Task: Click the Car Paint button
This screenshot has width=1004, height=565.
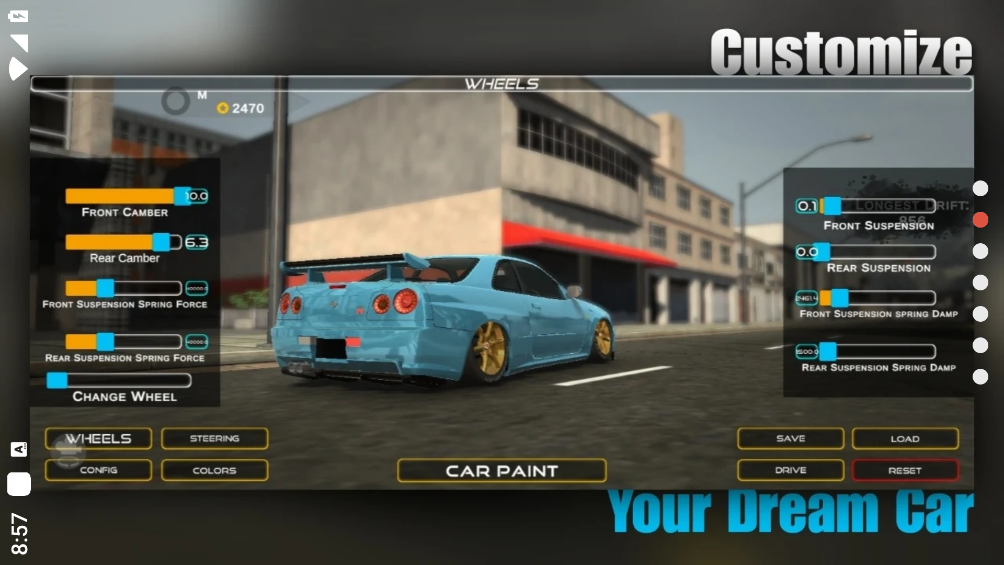Action: 501,470
